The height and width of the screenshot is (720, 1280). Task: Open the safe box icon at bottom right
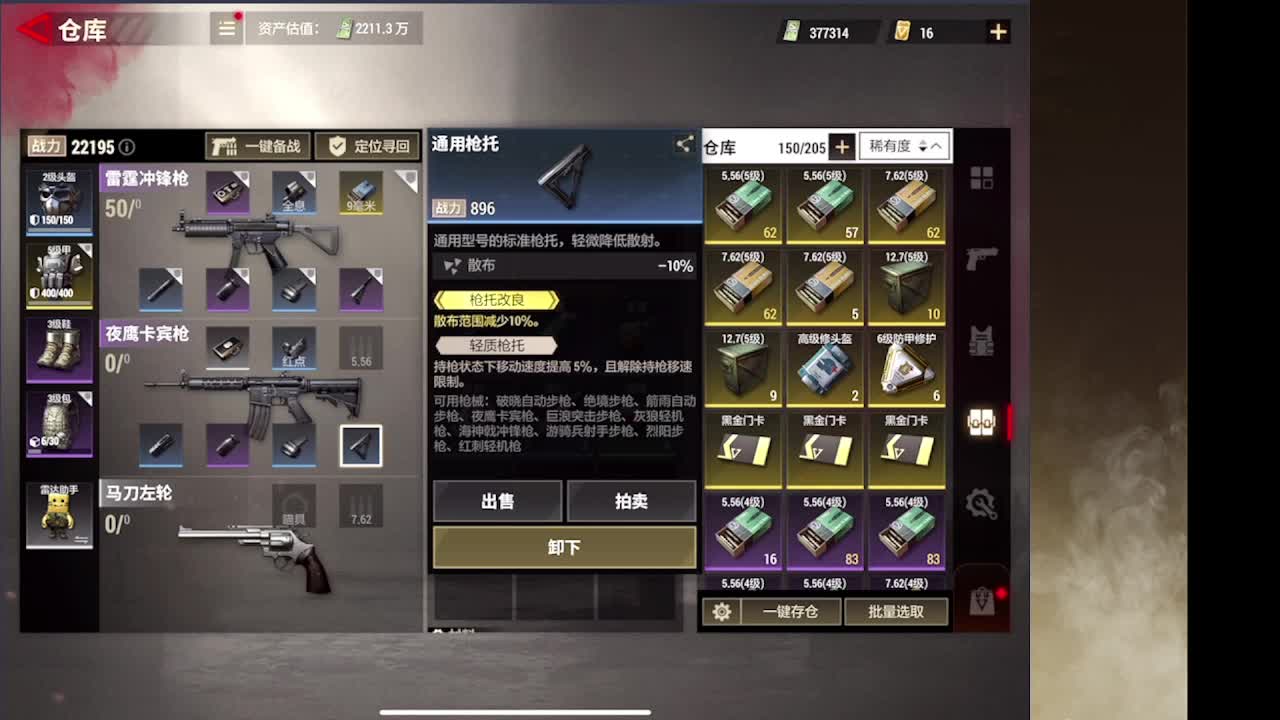point(983,600)
